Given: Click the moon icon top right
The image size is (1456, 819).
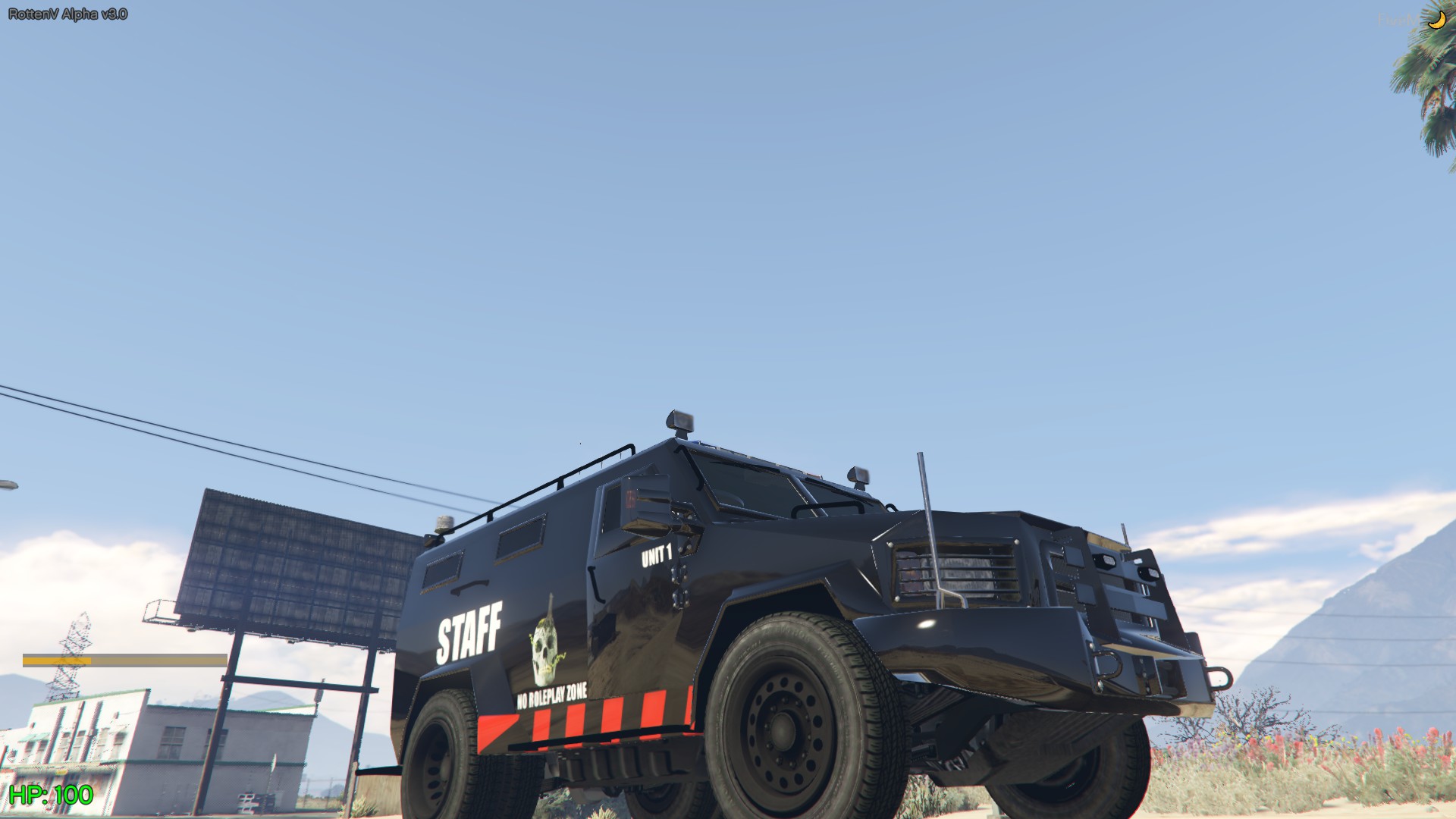Looking at the screenshot, I should click(x=1436, y=20).
